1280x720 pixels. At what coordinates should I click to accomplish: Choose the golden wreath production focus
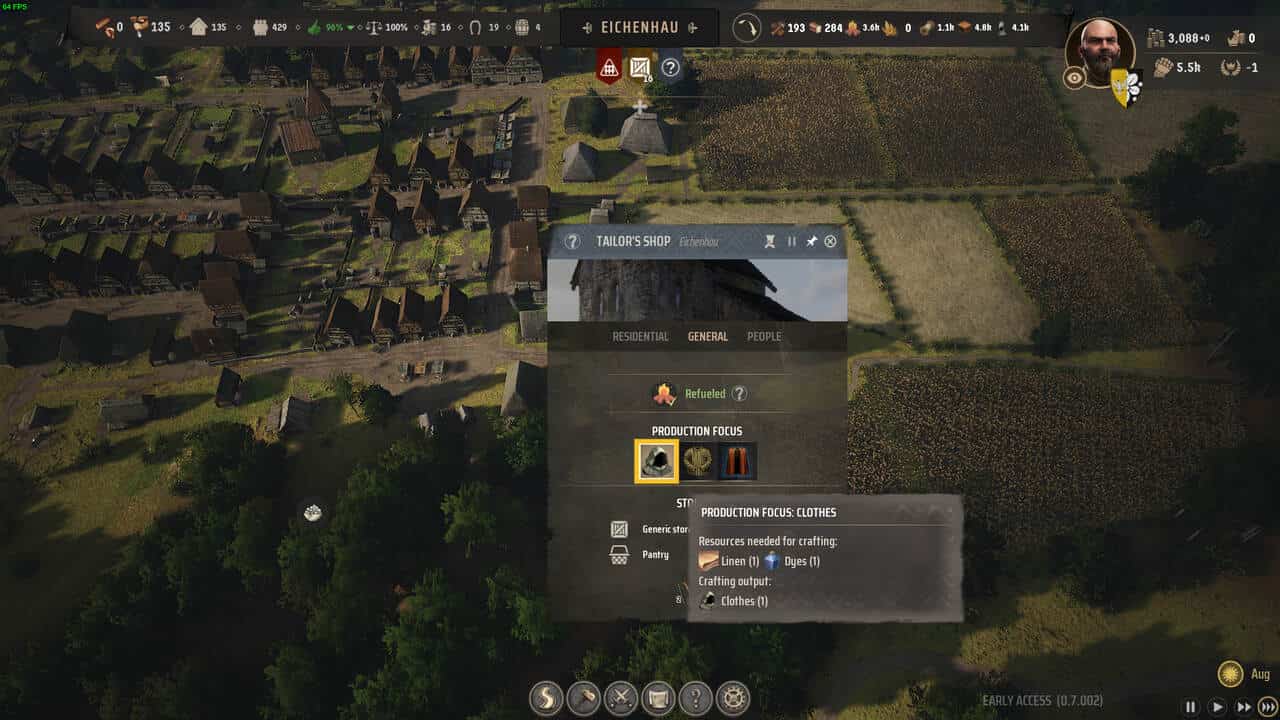pyautogui.click(x=697, y=461)
